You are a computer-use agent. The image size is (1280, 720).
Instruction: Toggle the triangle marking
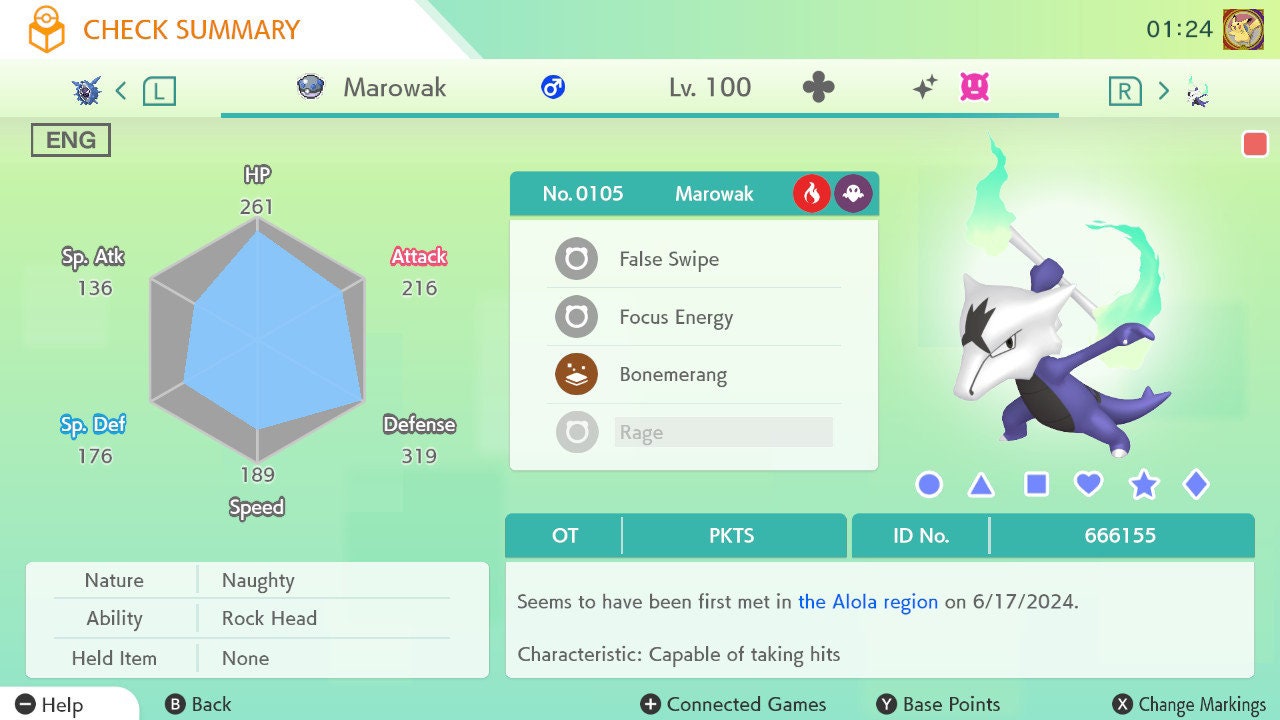(981, 485)
